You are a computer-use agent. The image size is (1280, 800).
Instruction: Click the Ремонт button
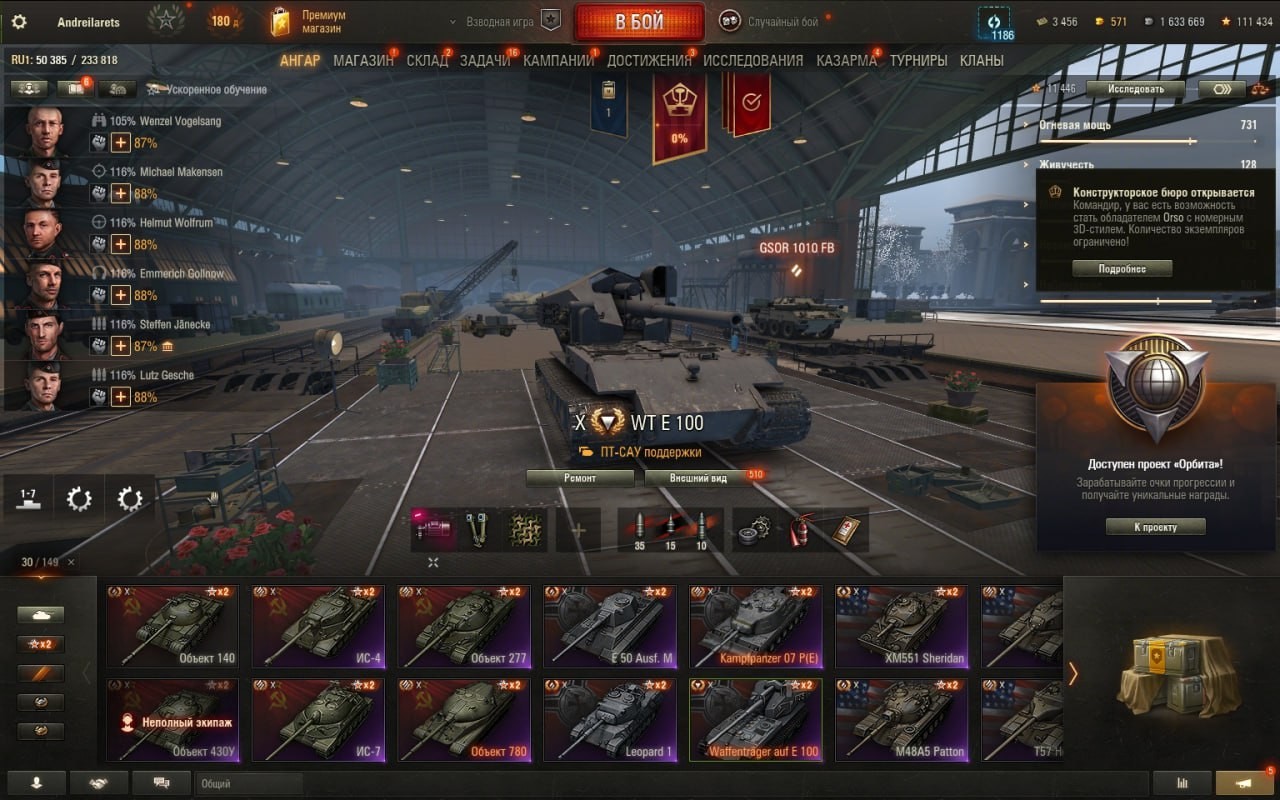(580, 478)
